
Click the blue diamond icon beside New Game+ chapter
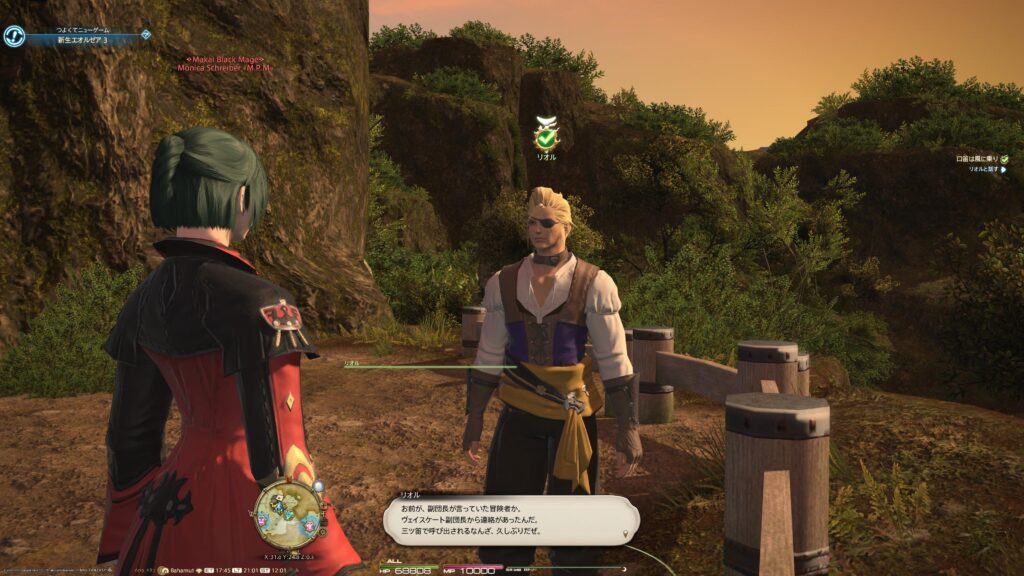click(x=146, y=34)
